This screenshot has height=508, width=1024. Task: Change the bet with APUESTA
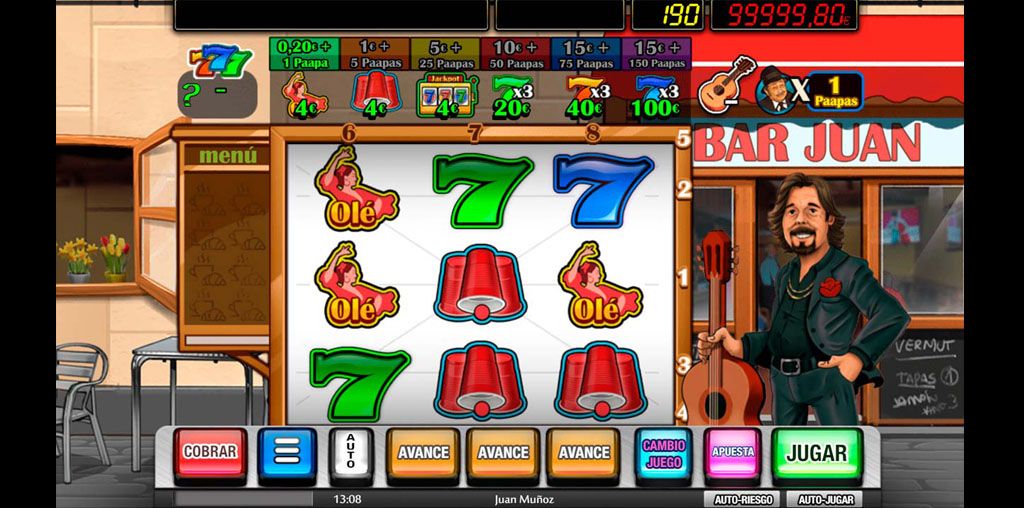732,452
